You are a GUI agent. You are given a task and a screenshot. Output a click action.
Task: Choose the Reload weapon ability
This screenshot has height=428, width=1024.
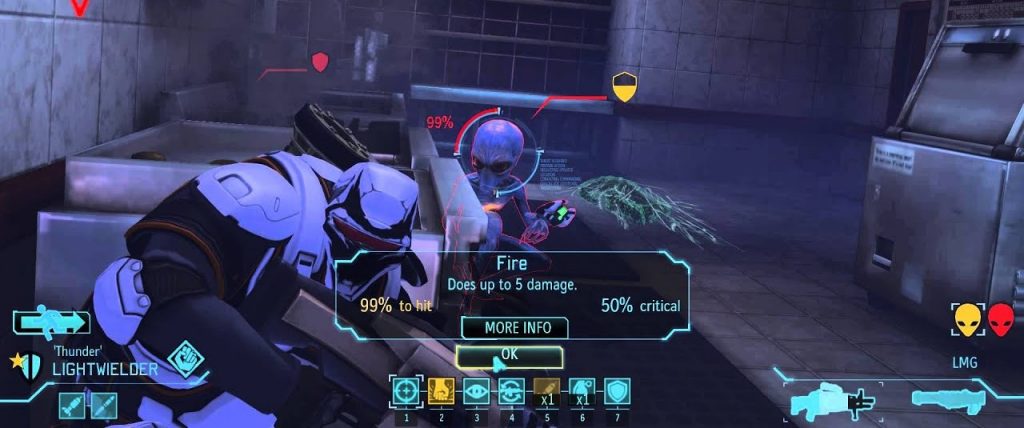point(510,392)
